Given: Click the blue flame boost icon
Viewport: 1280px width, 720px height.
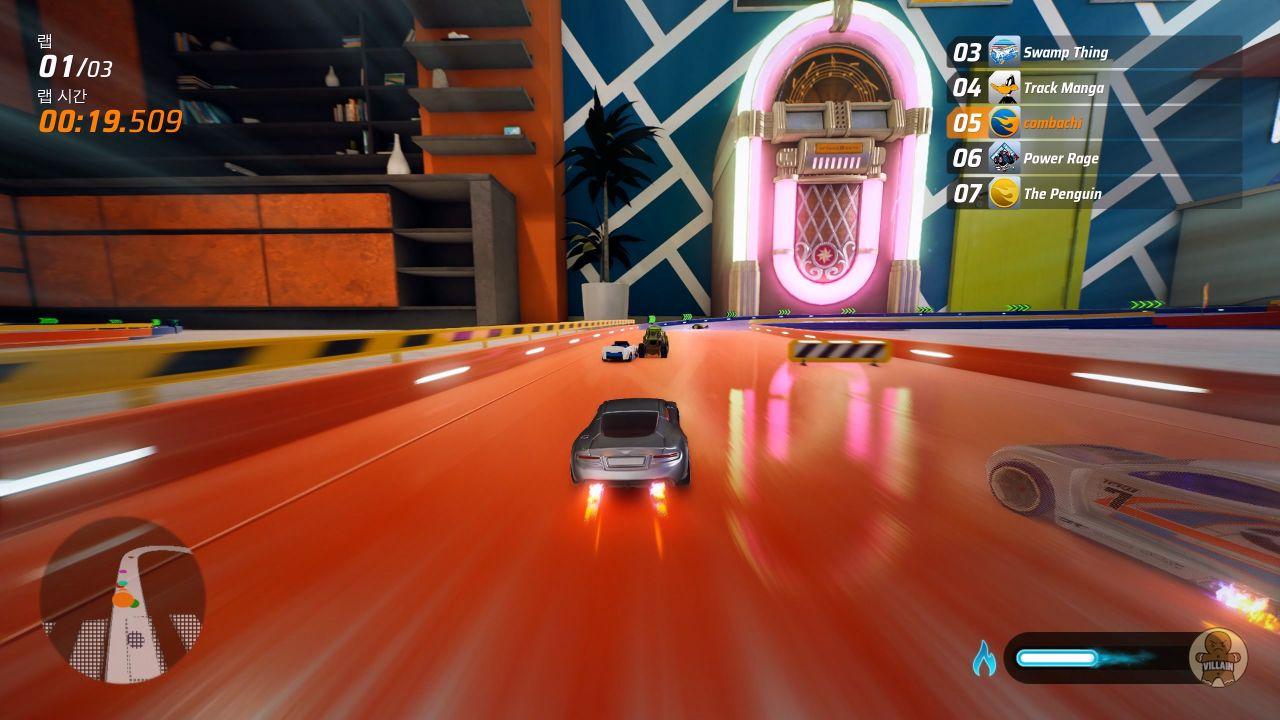Looking at the screenshot, I should pyautogui.click(x=984, y=658).
